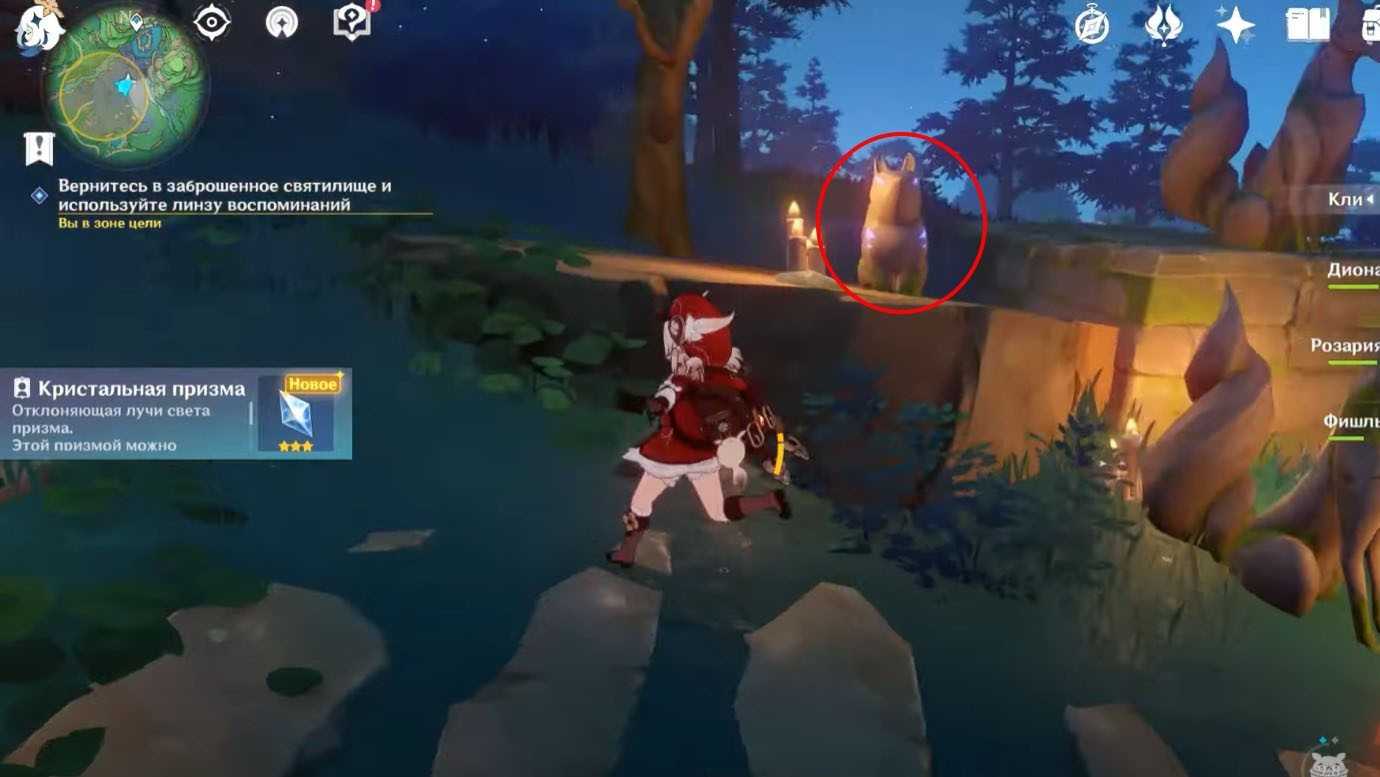Open the Кристальная призма item notification
This screenshot has height=777, width=1380.
176,414
